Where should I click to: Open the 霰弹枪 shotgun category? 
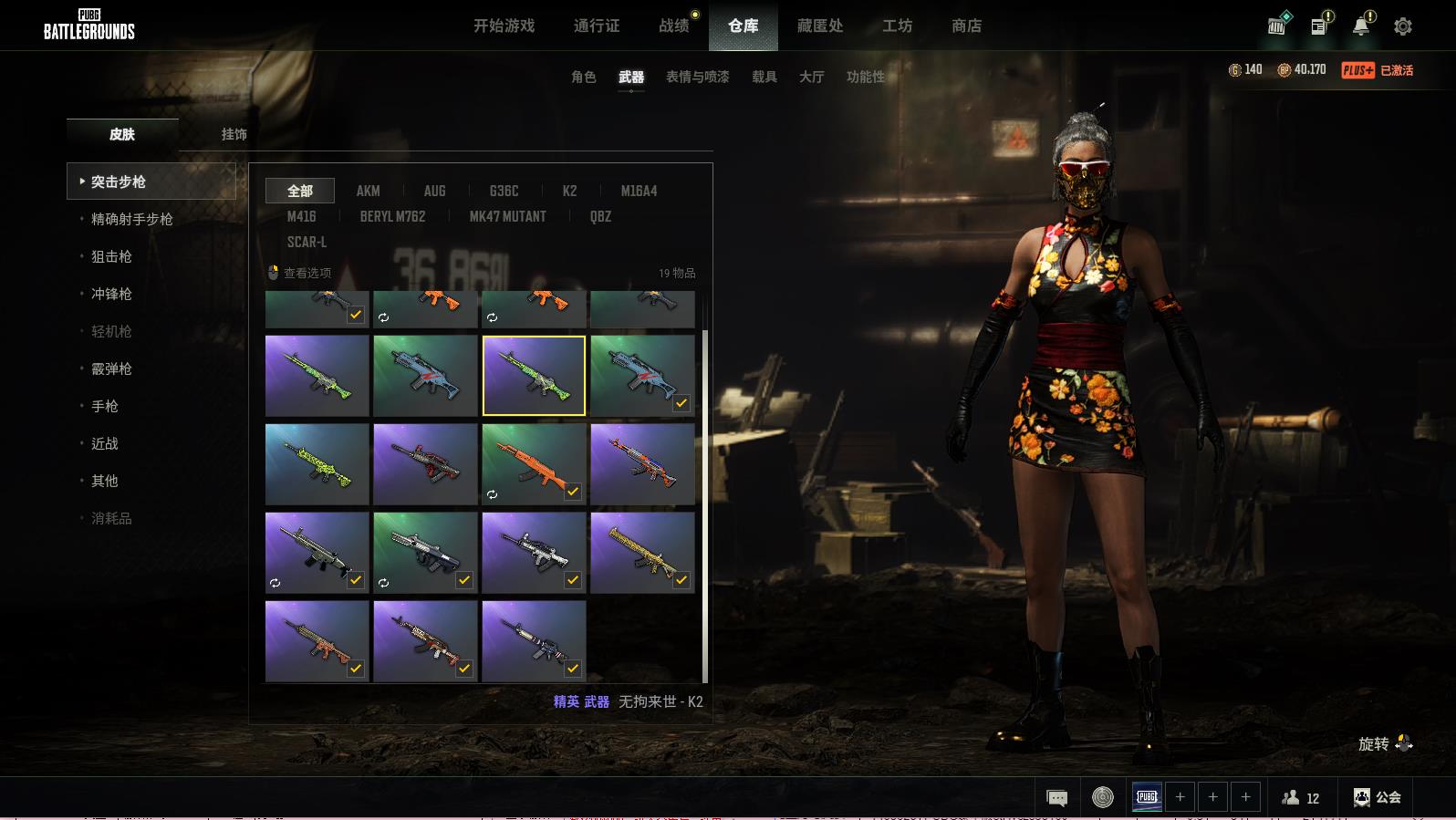(x=111, y=368)
